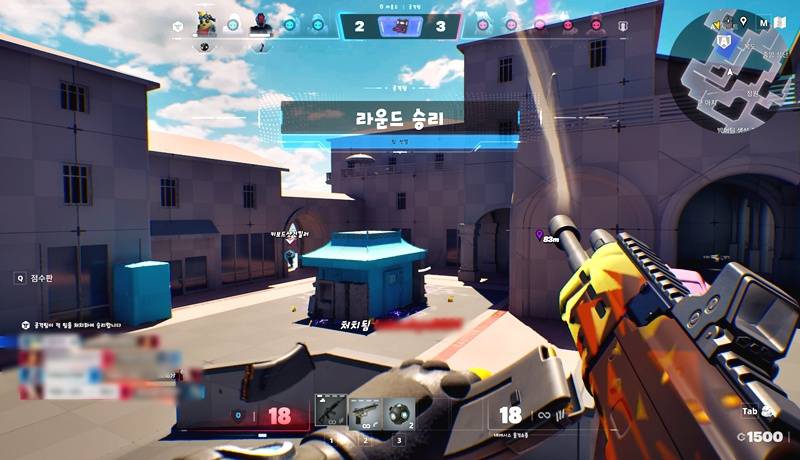Screen dimensions: 800x460
Task: Click the shield icon beside the health
Action: [237, 415]
